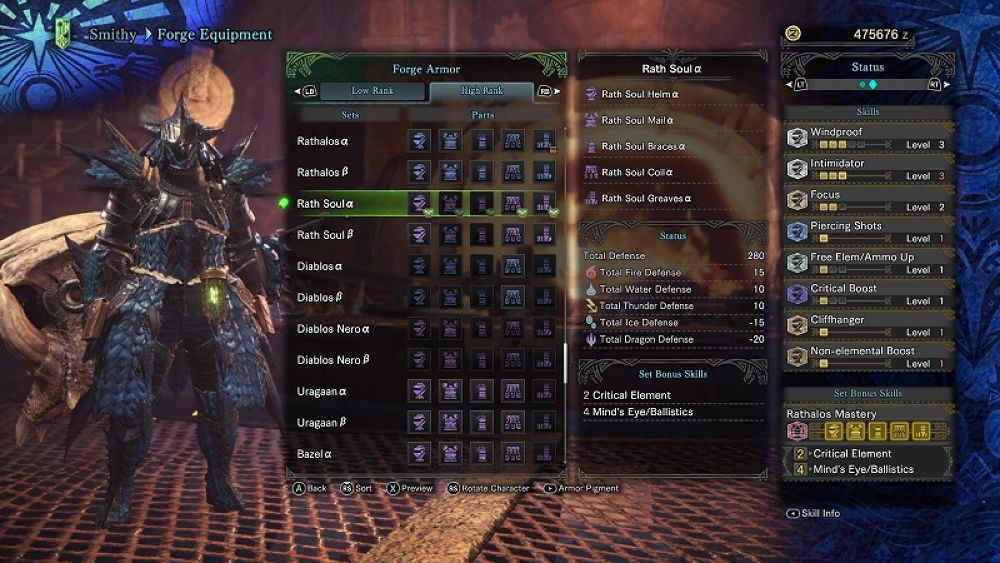
Task: Select Rath Soul Braces α entry
Action: 643,146
